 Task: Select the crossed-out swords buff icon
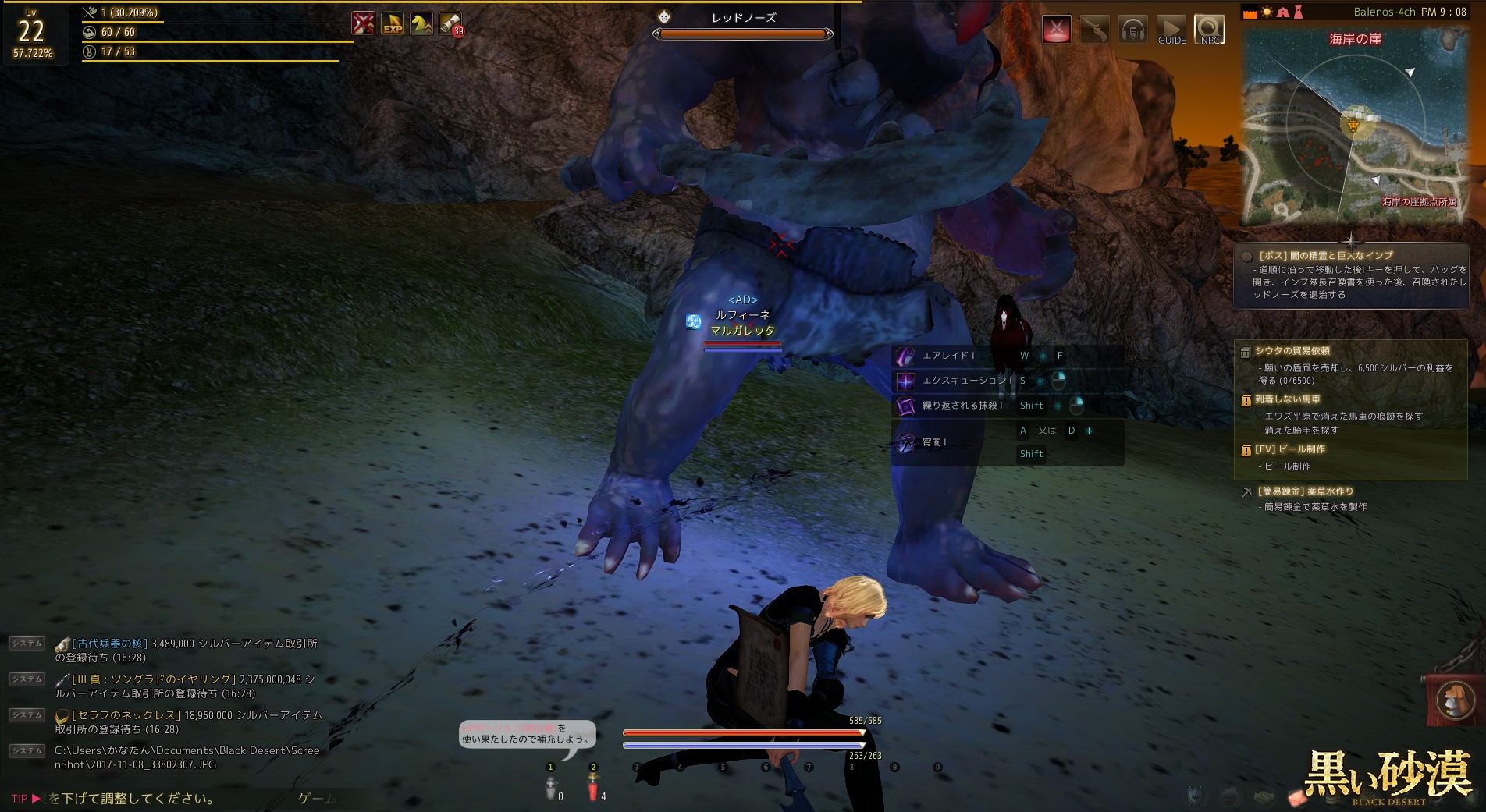click(363, 24)
